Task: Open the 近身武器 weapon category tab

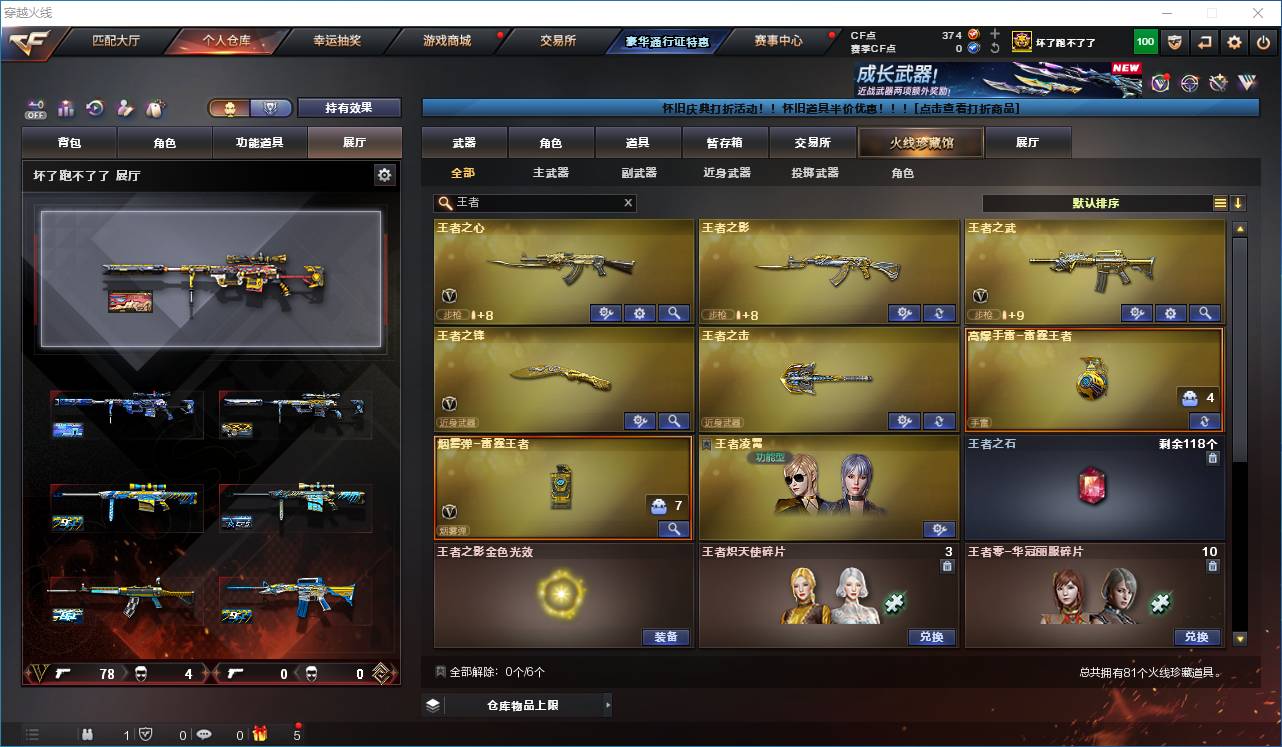Action: point(728,172)
